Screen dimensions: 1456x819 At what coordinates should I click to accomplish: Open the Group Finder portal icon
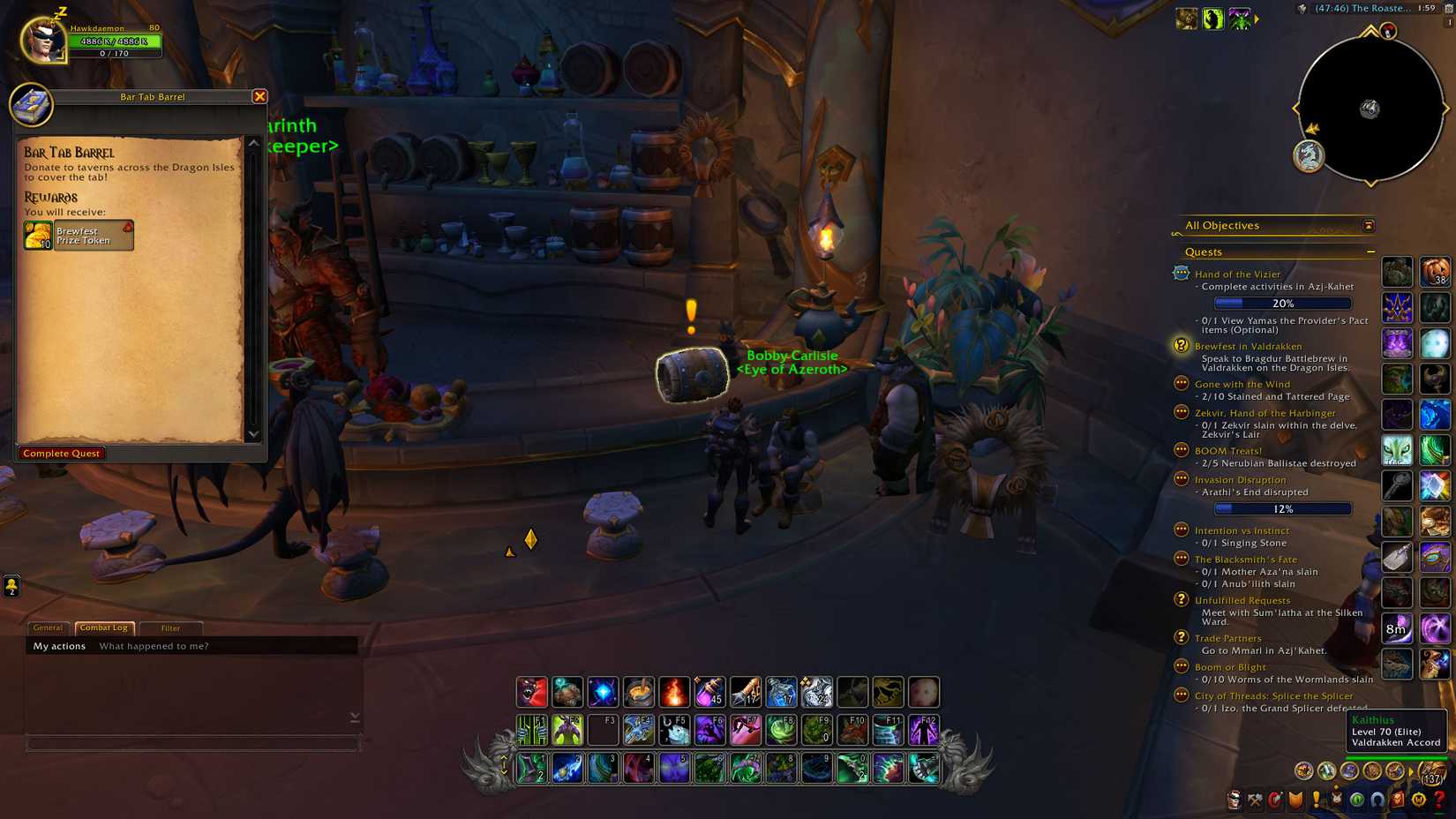point(1377,801)
